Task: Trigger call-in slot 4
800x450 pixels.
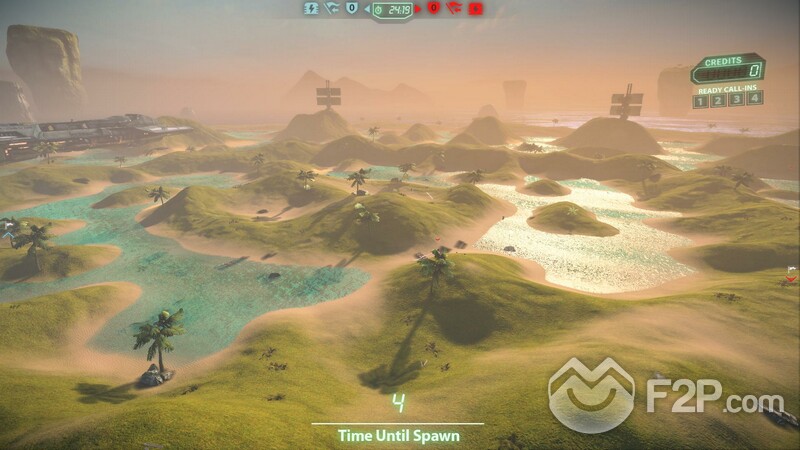Action: [755, 98]
